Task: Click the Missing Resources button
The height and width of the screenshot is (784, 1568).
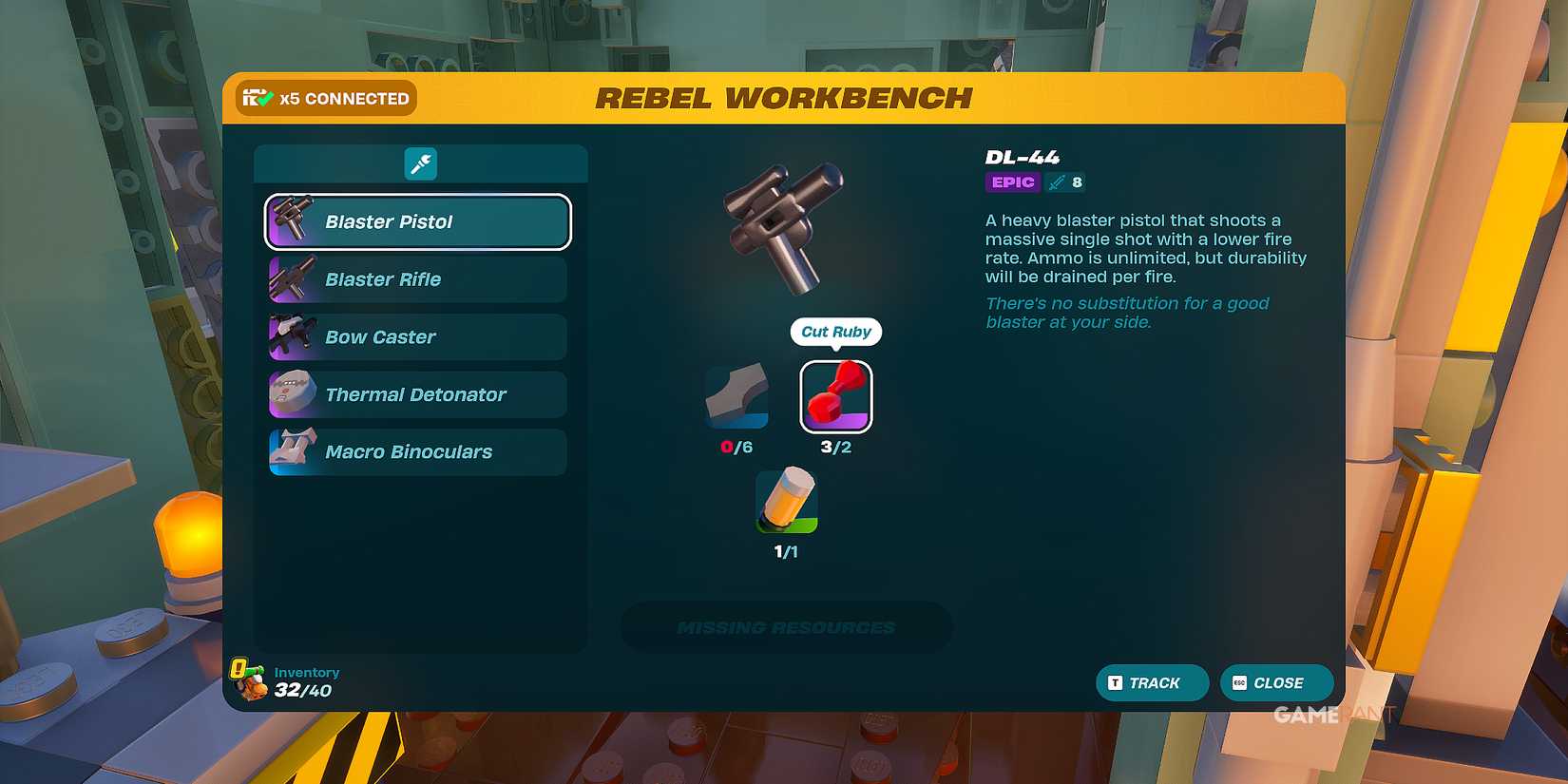Action: (x=786, y=626)
